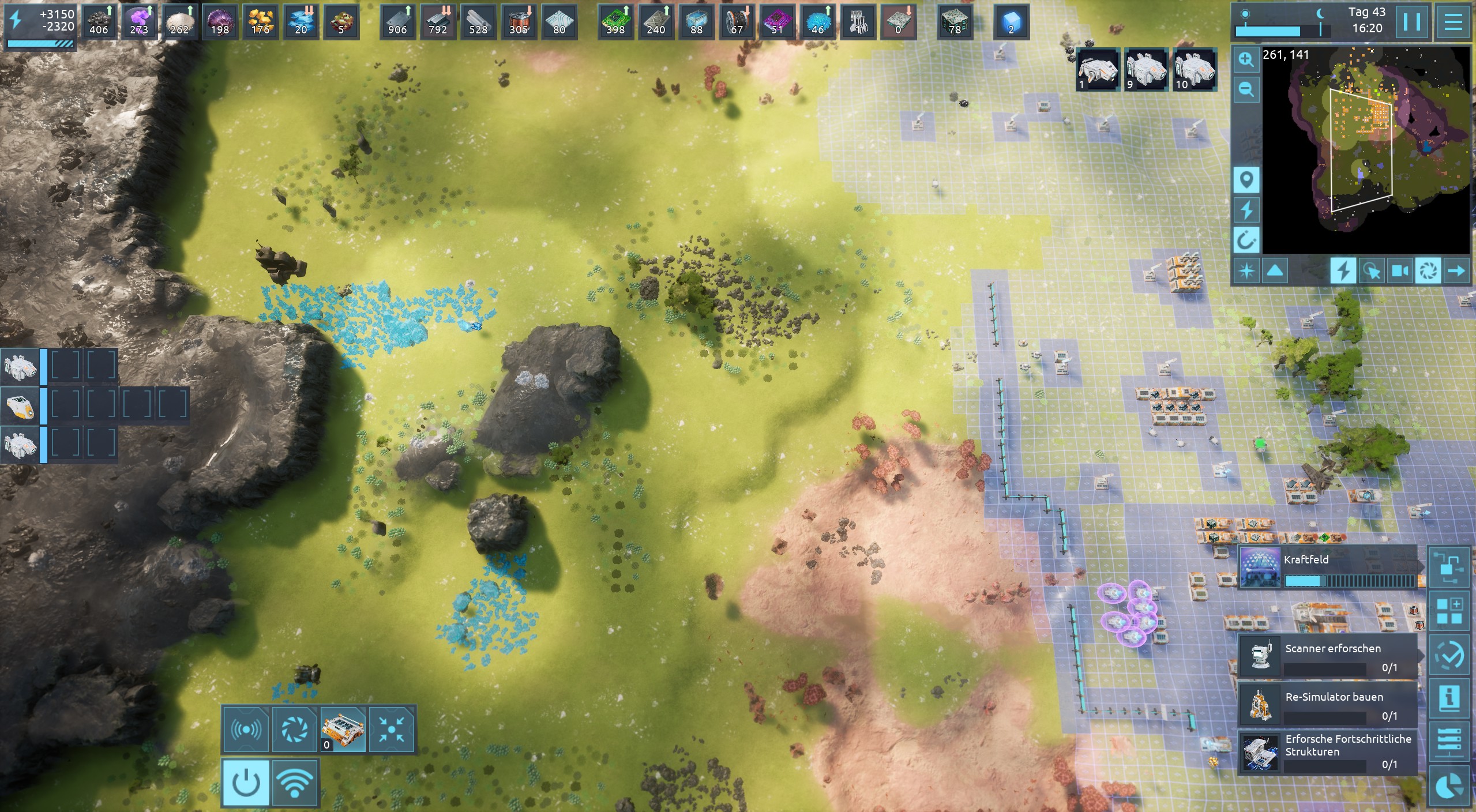Activate the camera button below the minimap
Screen dimensions: 1476x812
1400,270
